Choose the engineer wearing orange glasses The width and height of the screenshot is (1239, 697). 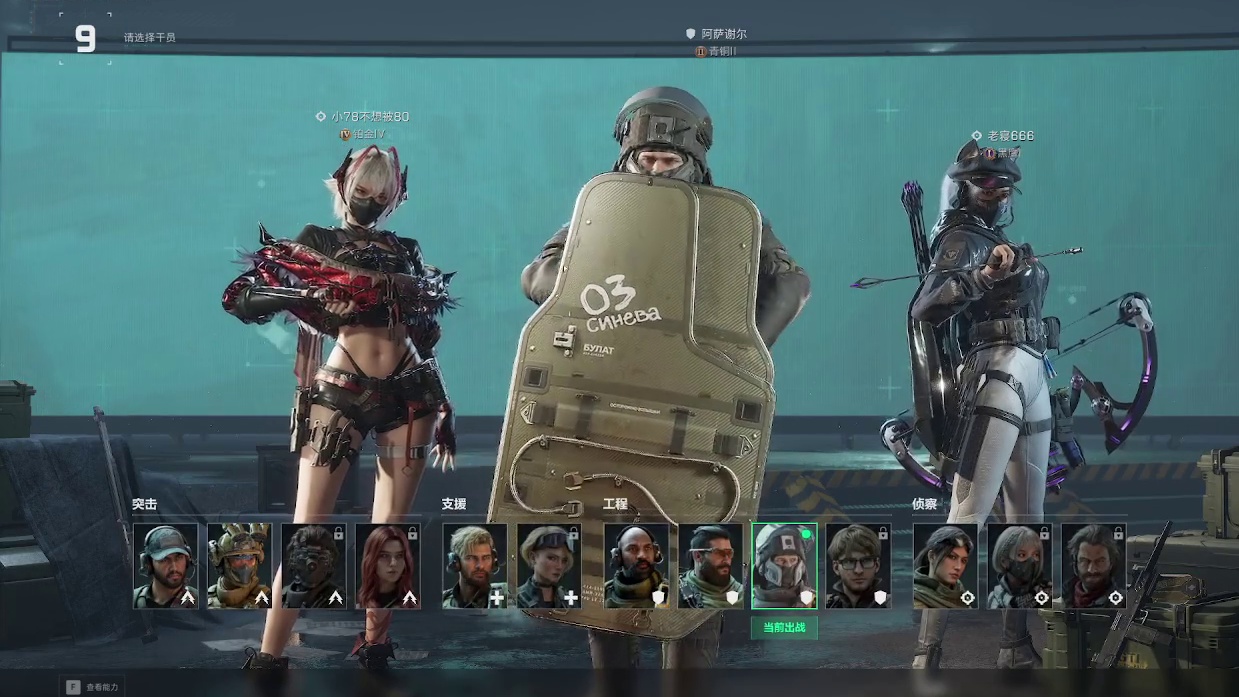tap(711, 566)
